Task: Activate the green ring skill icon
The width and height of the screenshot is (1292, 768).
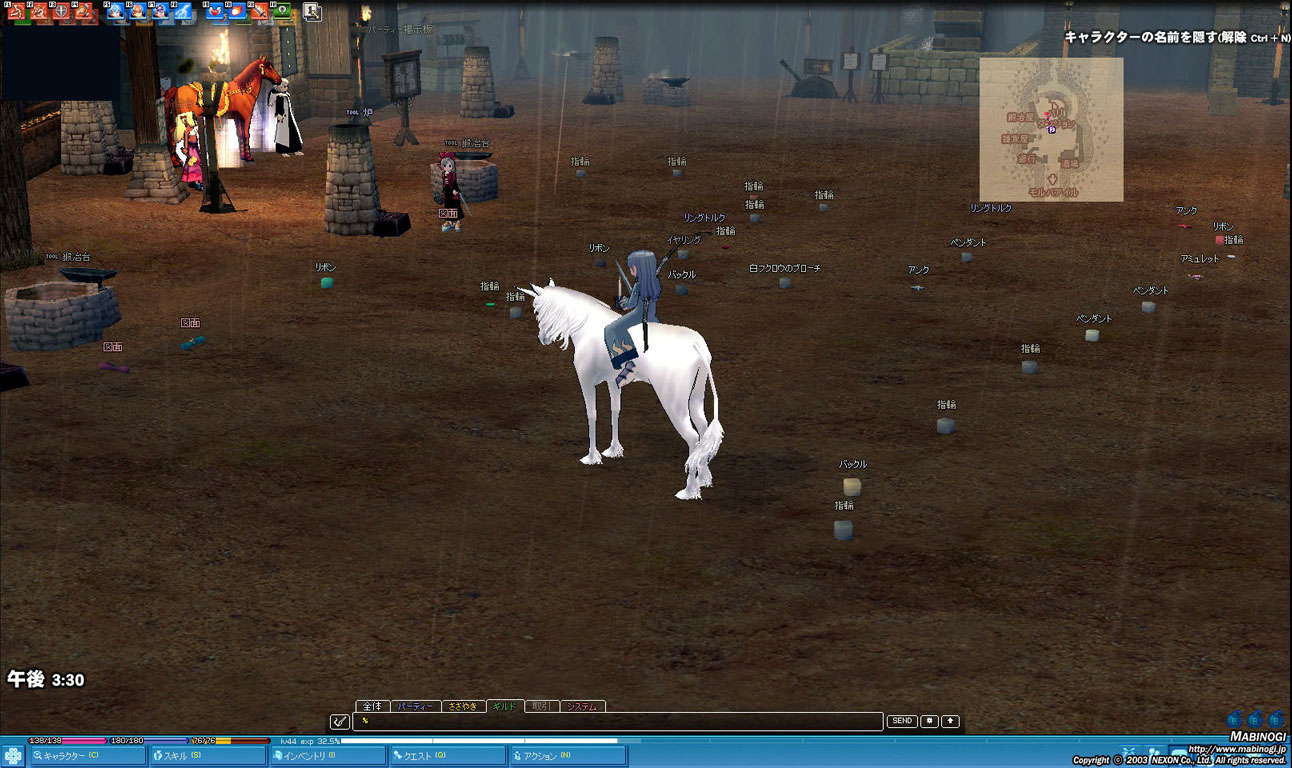Action: click(283, 12)
